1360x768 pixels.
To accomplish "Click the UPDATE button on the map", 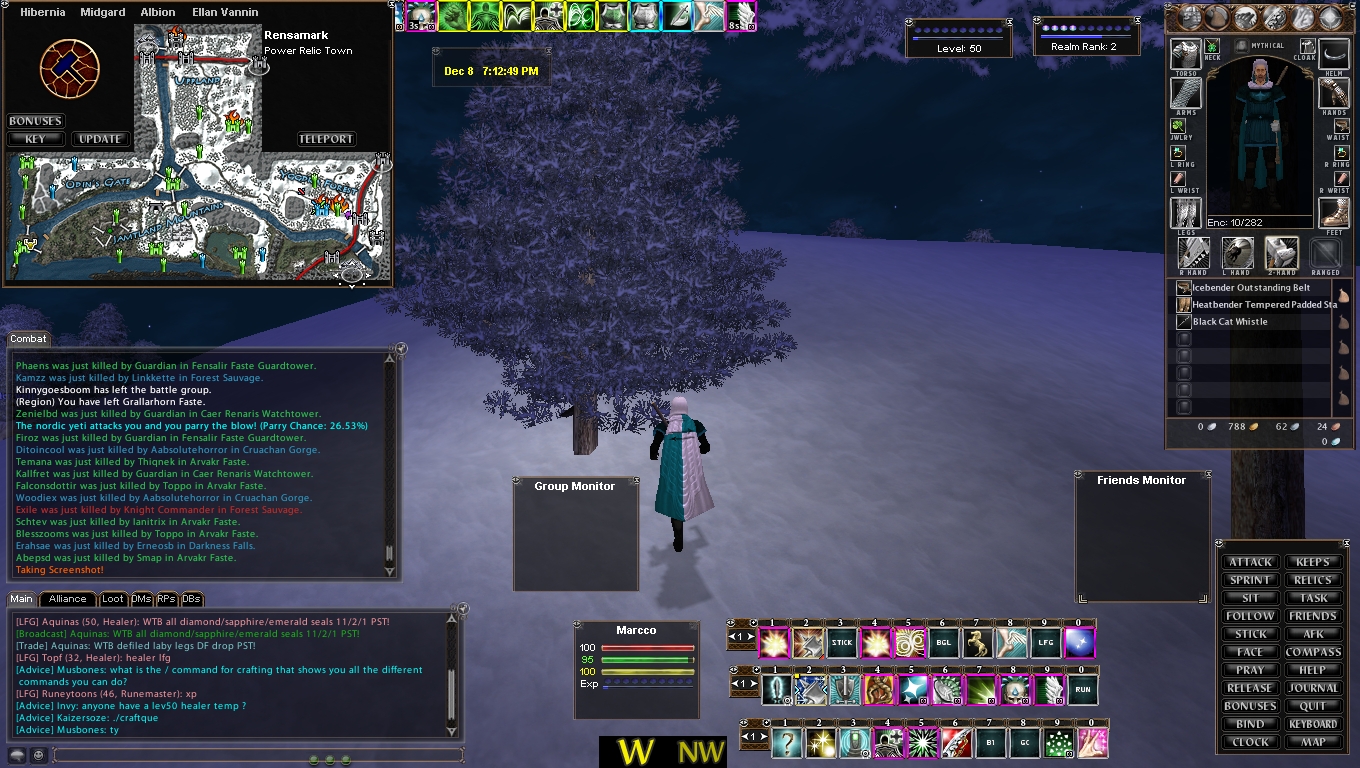I will point(100,139).
